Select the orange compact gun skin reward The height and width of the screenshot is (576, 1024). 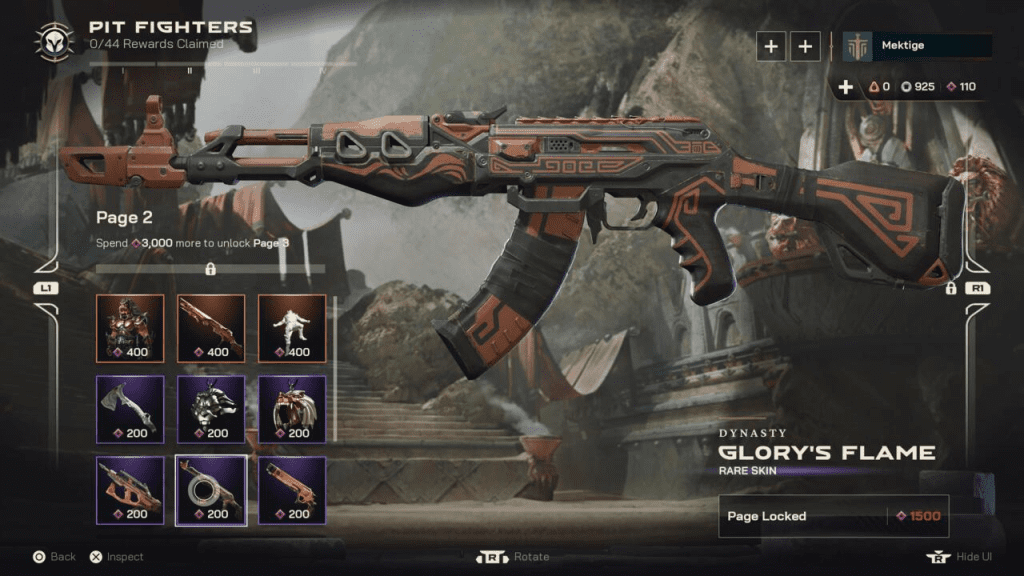pos(292,490)
